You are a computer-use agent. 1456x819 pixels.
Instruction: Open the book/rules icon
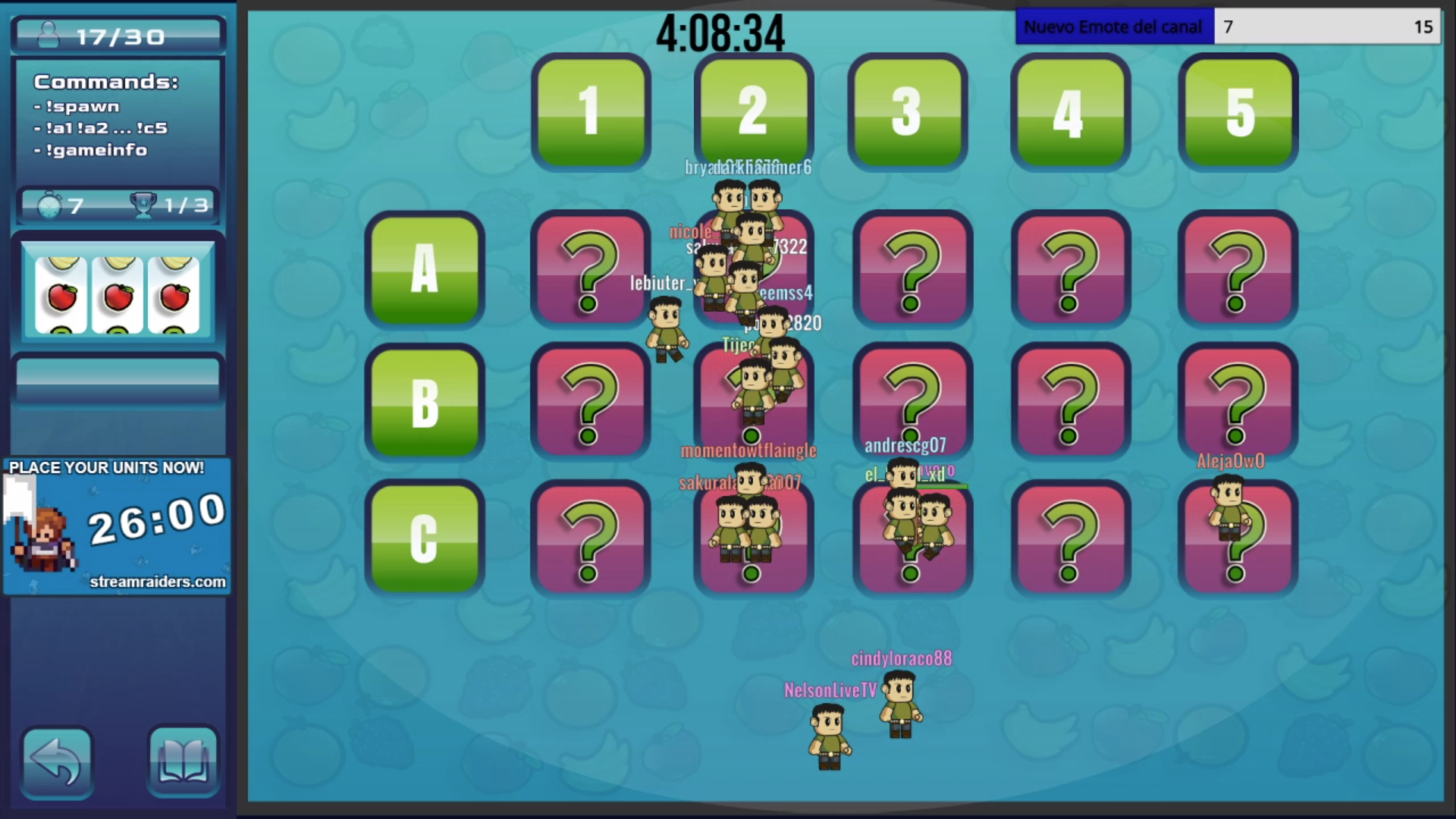(x=182, y=761)
